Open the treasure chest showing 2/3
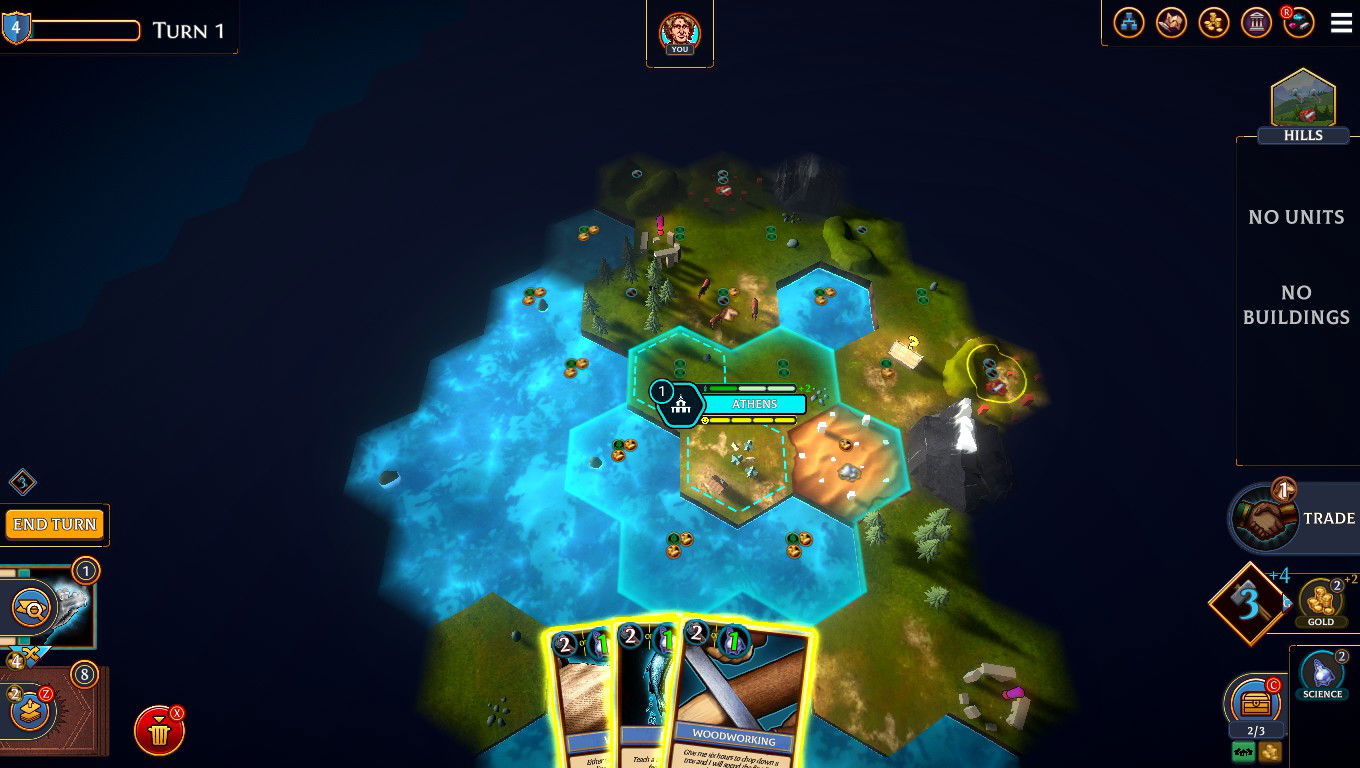The height and width of the screenshot is (768, 1360). 1253,703
